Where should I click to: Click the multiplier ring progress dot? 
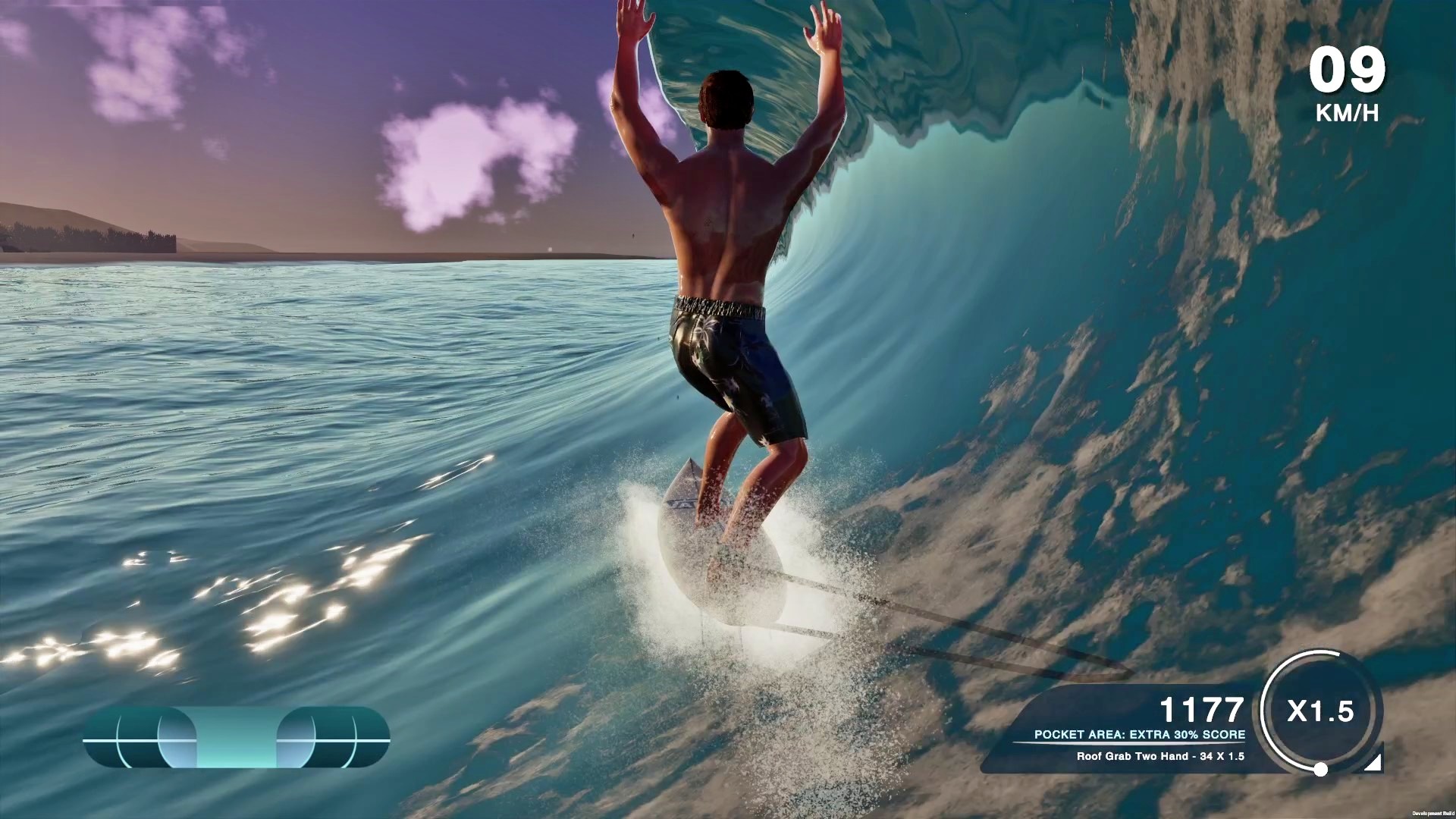tap(1319, 769)
